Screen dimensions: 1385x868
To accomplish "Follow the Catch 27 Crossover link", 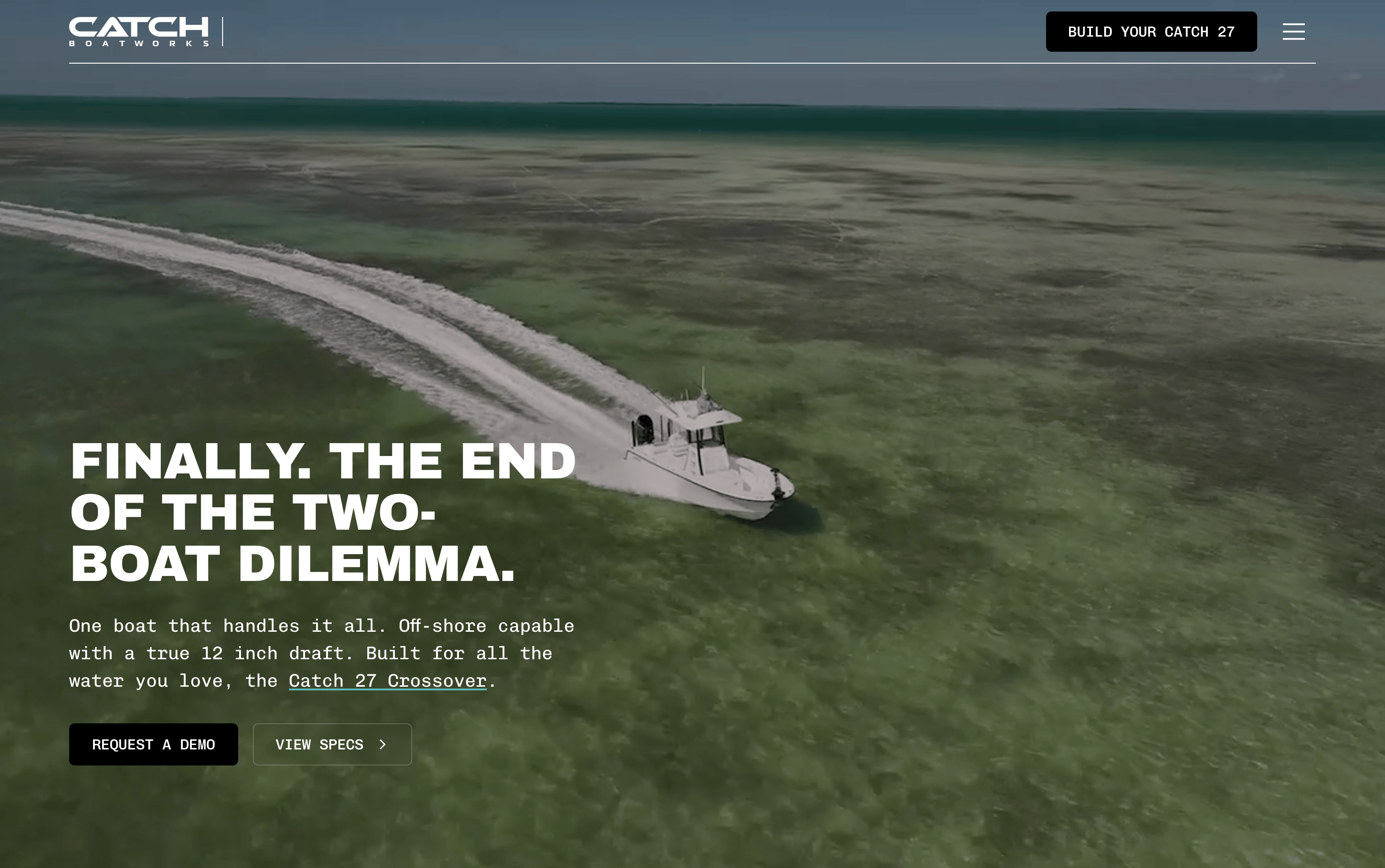I will coord(387,681).
